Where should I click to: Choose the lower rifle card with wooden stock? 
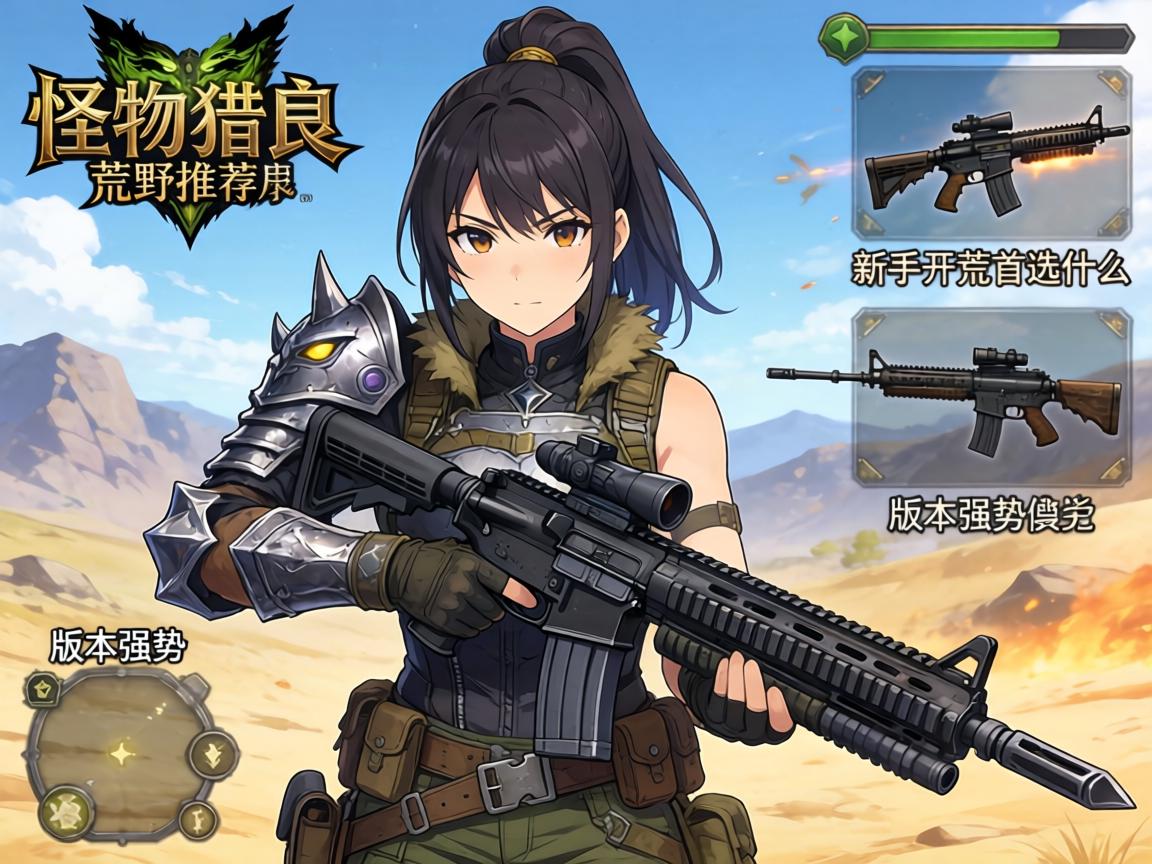991,397
